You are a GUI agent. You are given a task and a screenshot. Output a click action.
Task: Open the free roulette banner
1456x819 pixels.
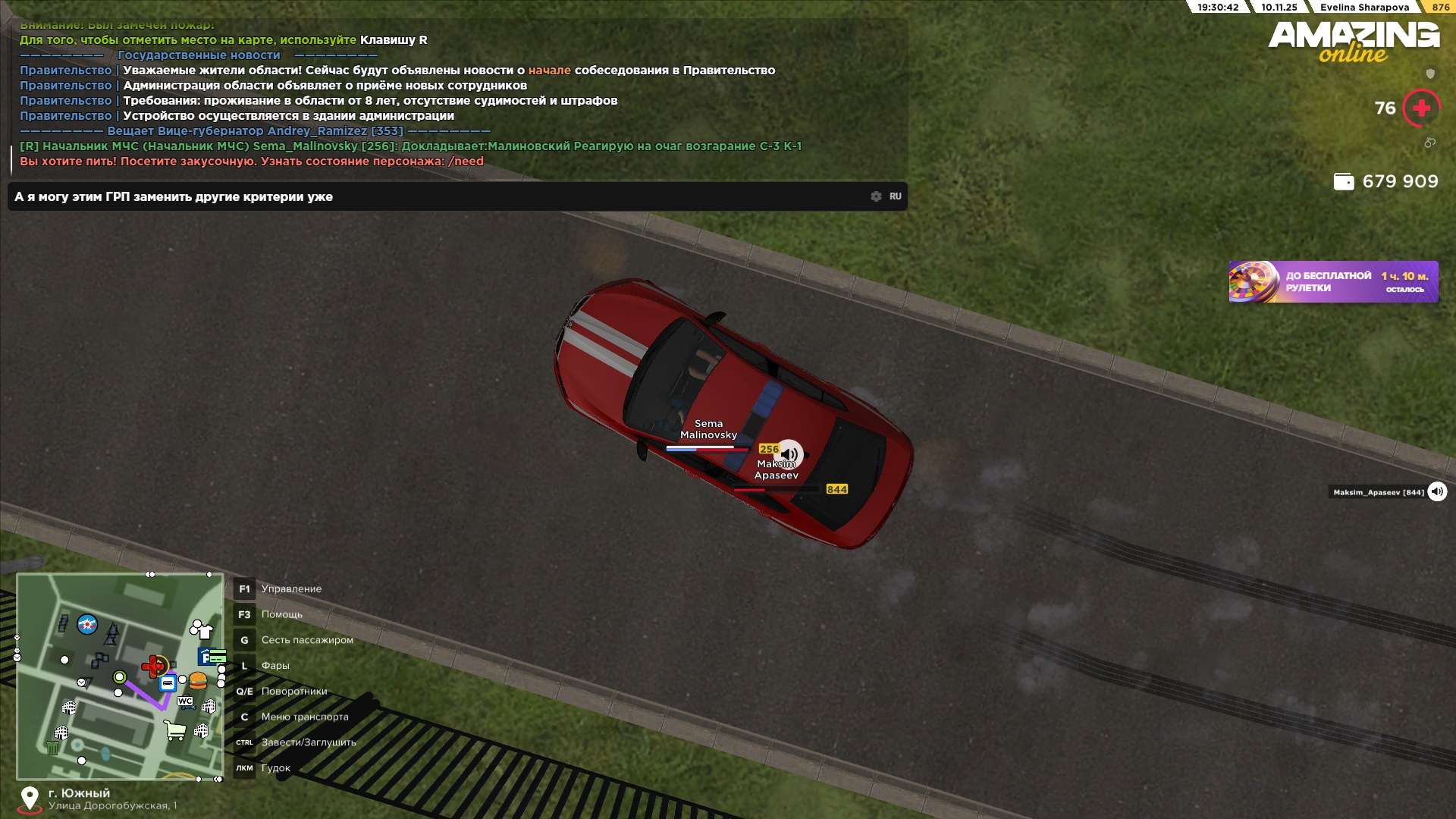1333,282
